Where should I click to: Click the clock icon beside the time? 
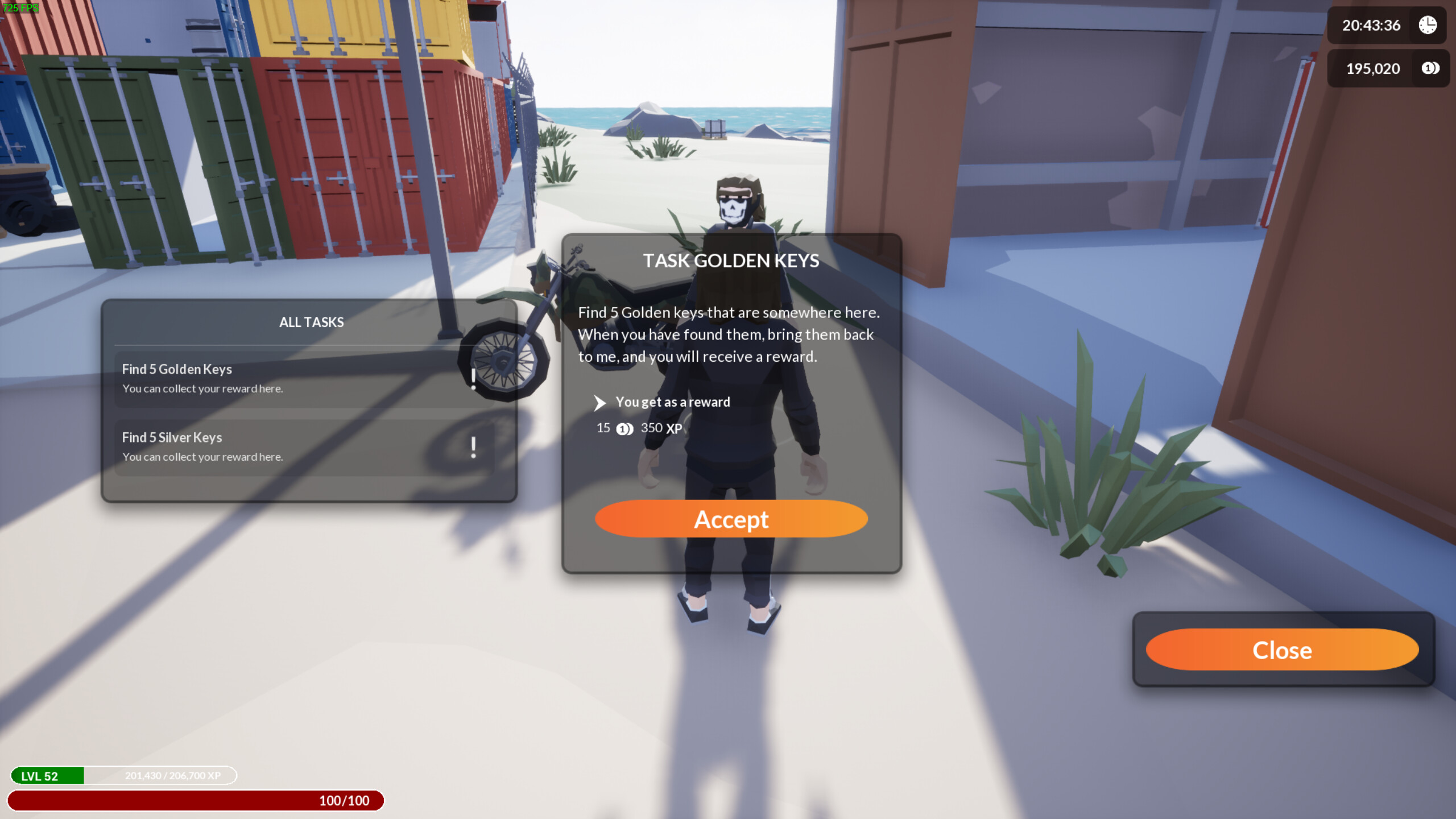click(x=1428, y=25)
